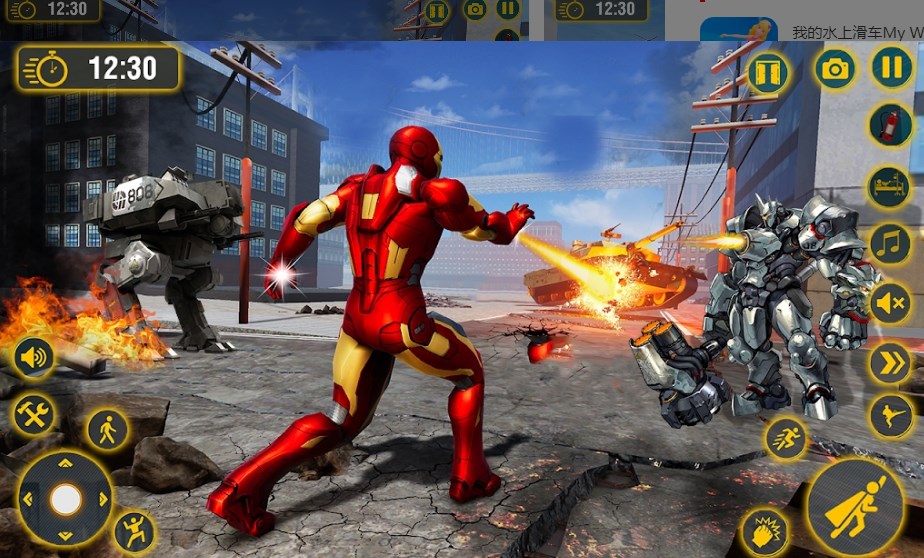Activate the double-chevron speed boost button
The image size is (924, 558).
pyautogui.click(x=889, y=362)
